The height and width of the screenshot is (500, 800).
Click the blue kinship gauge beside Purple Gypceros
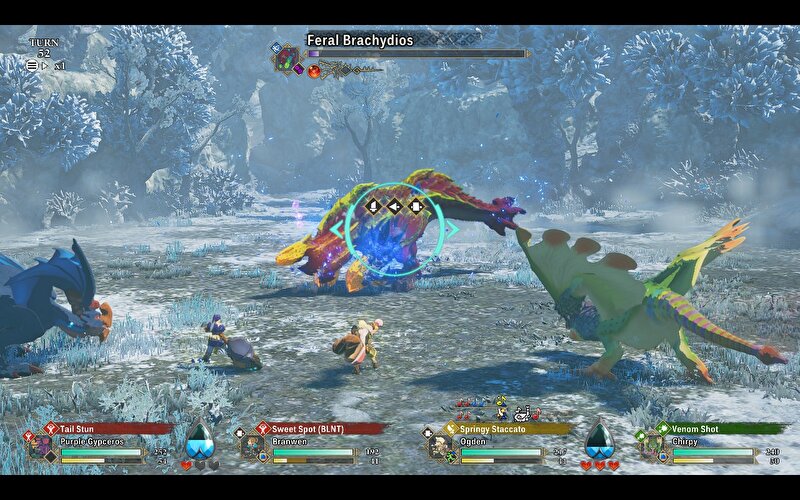200,438
